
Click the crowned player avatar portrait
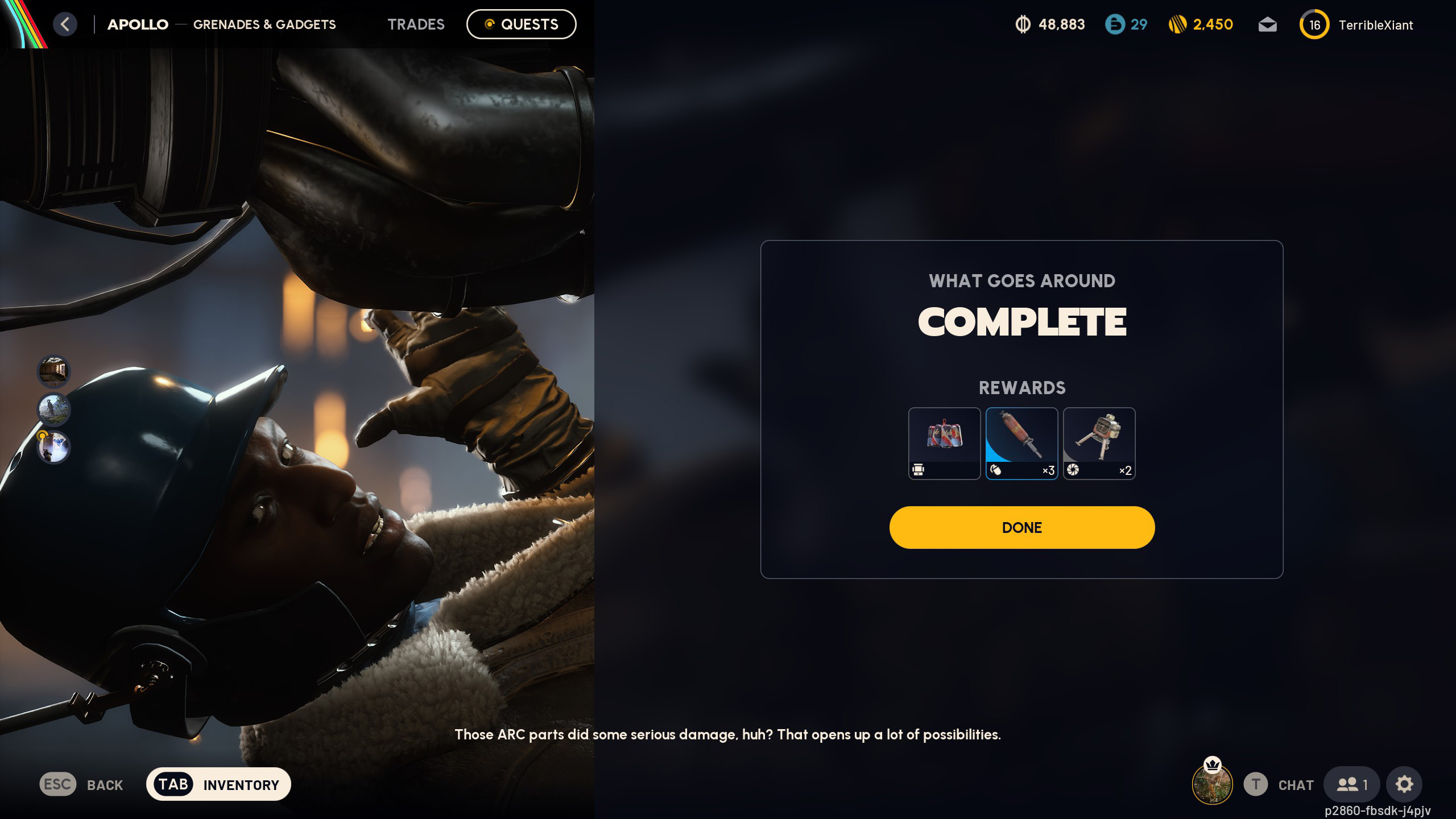(x=1212, y=784)
